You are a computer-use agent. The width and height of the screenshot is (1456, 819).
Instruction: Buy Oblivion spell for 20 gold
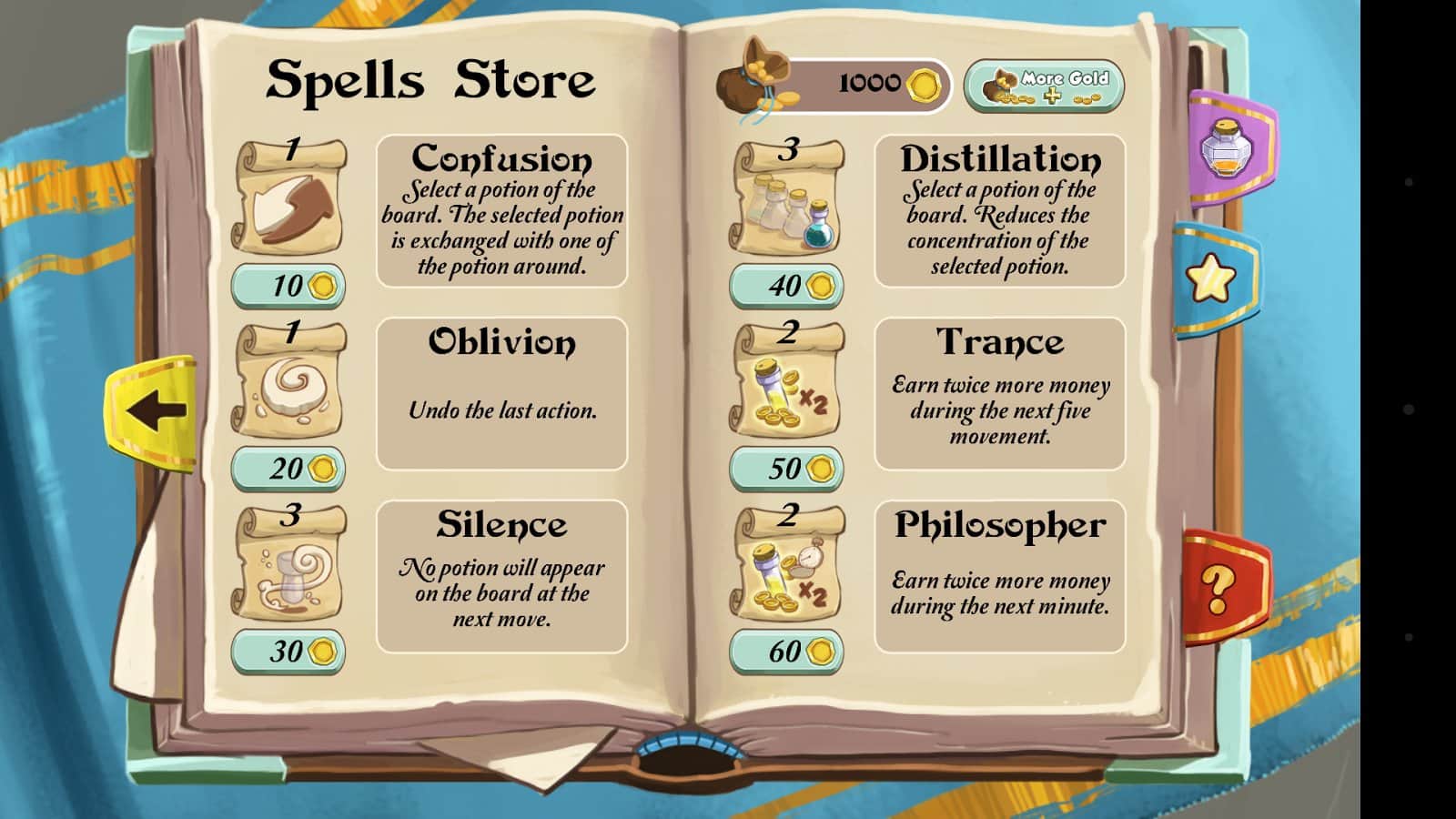click(x=288, y=469)
